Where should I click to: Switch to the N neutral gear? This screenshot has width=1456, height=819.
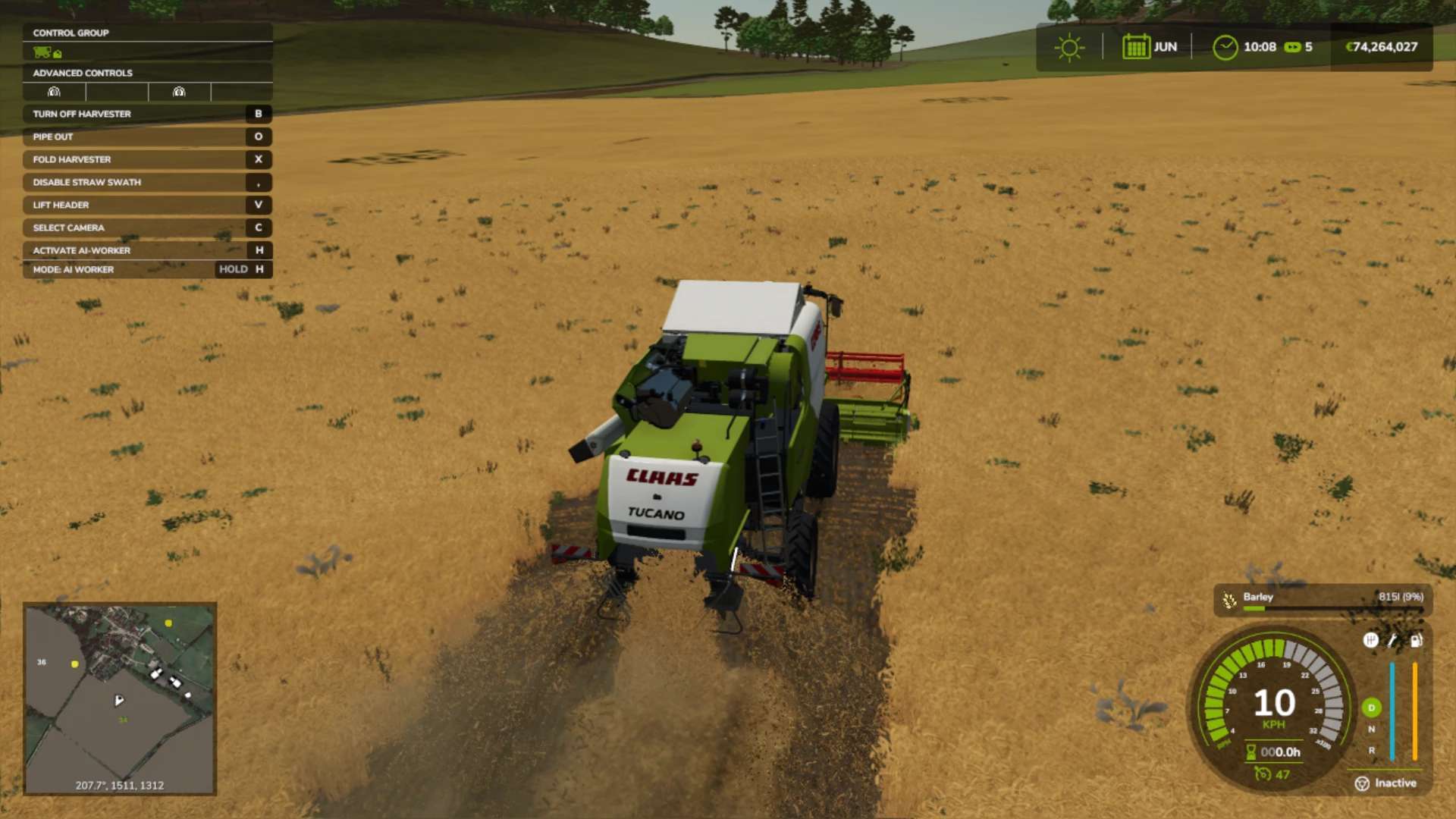coord(1371,730)
